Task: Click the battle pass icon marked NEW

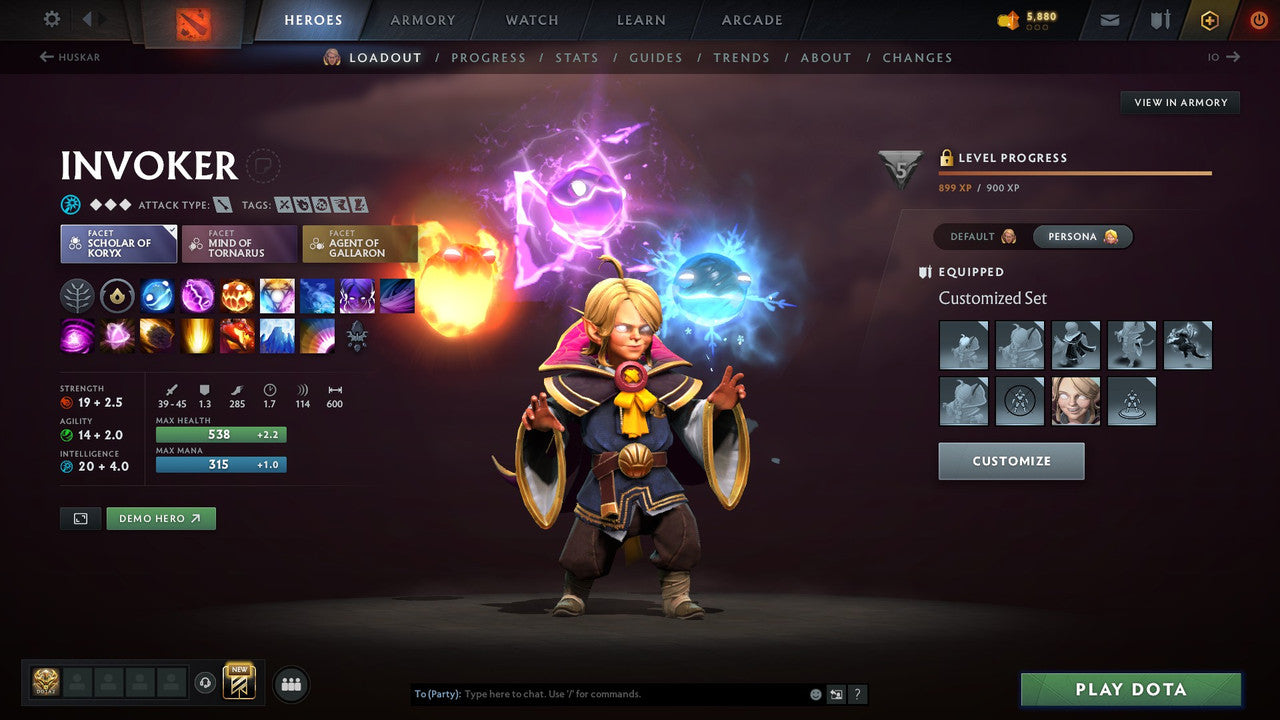Action: (240, 681)
